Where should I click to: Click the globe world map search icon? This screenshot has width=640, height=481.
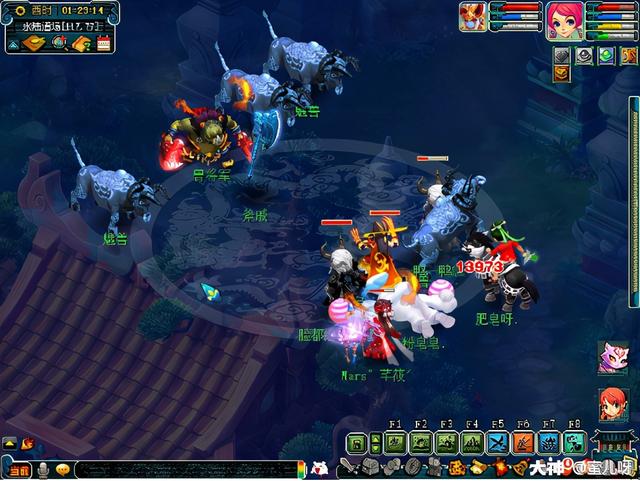pyautogui.click(x=59, y=42)
